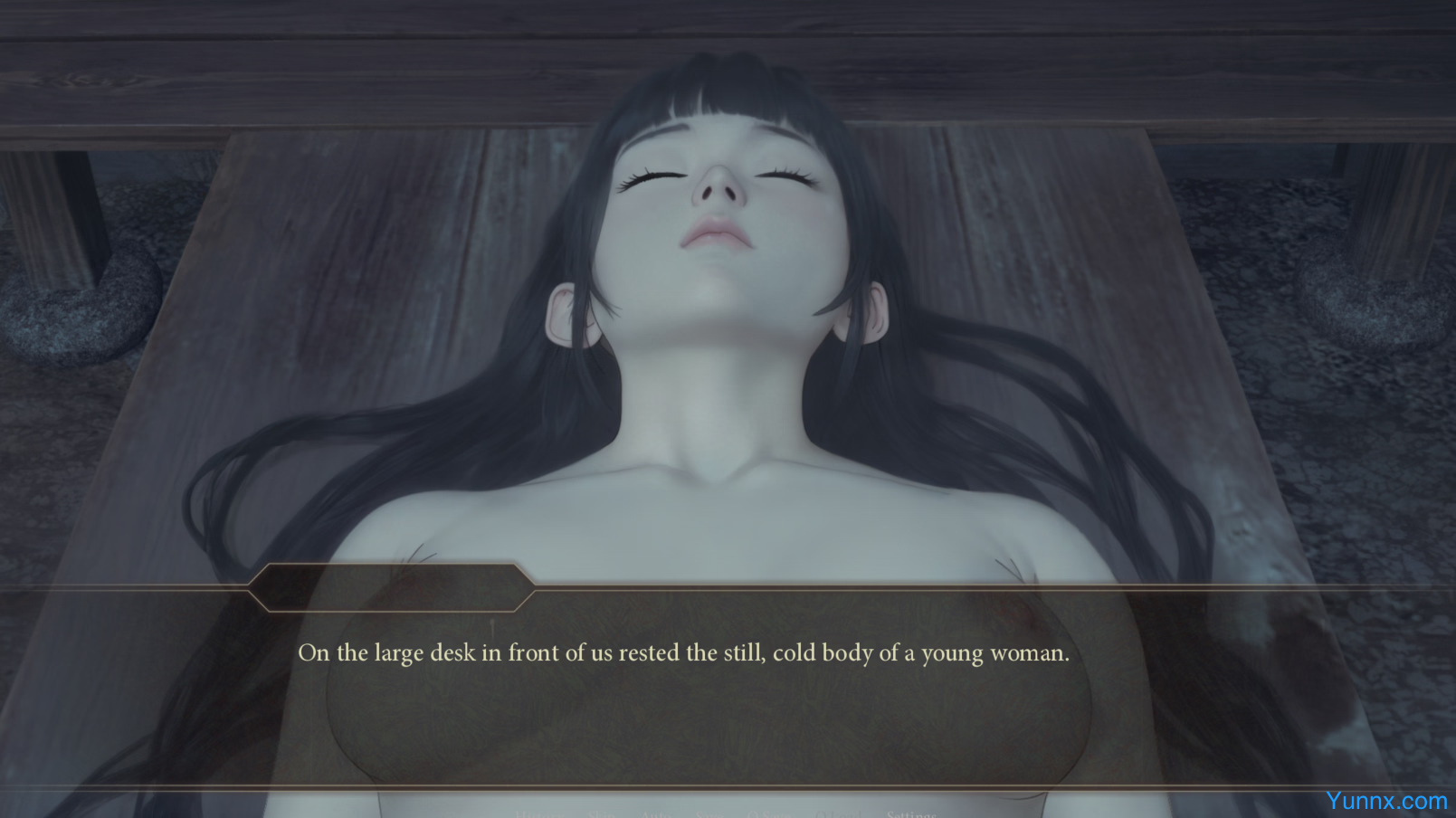Viewport: 1456px width, 818px height.
Task: Choose Q.Load in the quick menu
Action: (x=838, y=814)
